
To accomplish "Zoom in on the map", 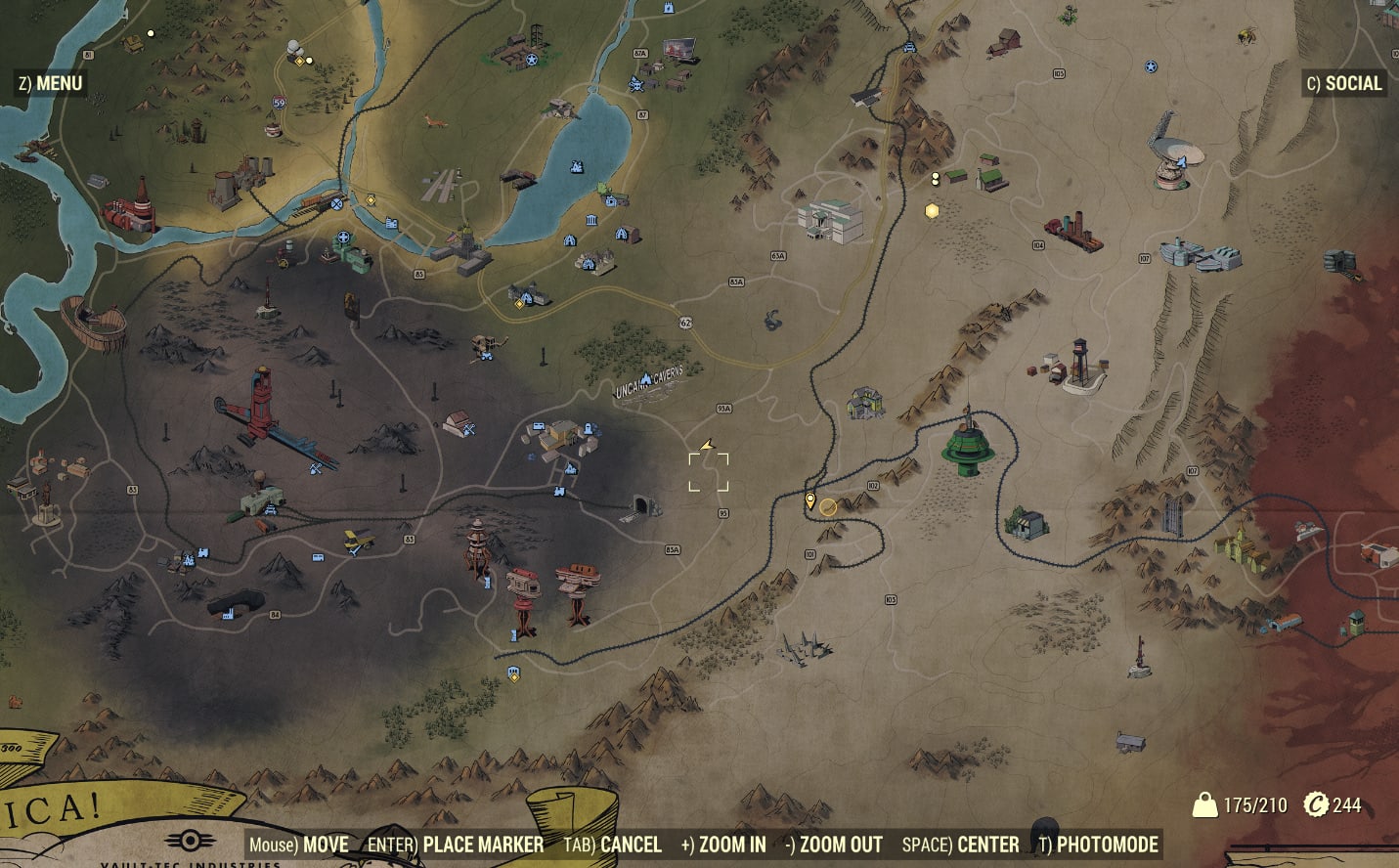I will pos(723,845).
